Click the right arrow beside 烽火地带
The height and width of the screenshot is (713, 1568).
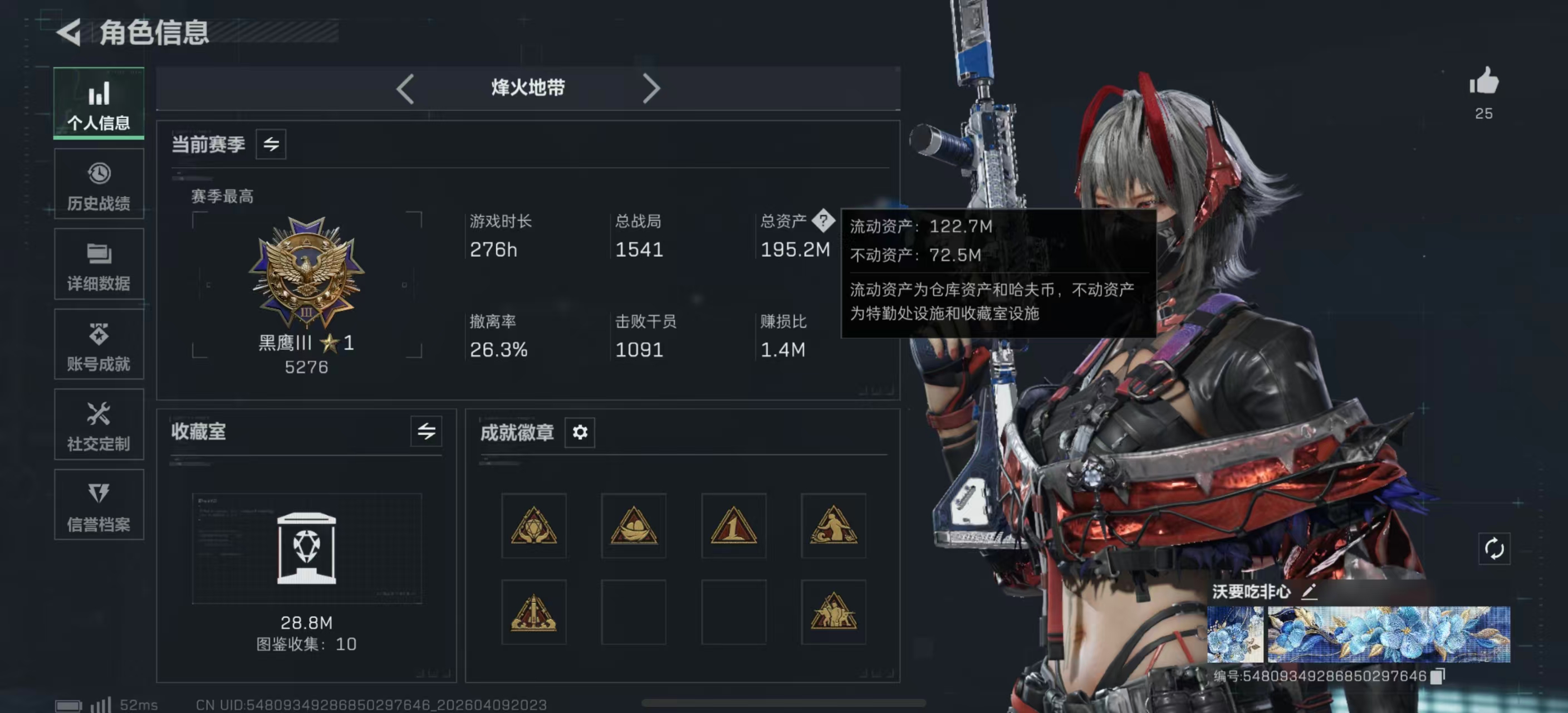coord(651,89)
